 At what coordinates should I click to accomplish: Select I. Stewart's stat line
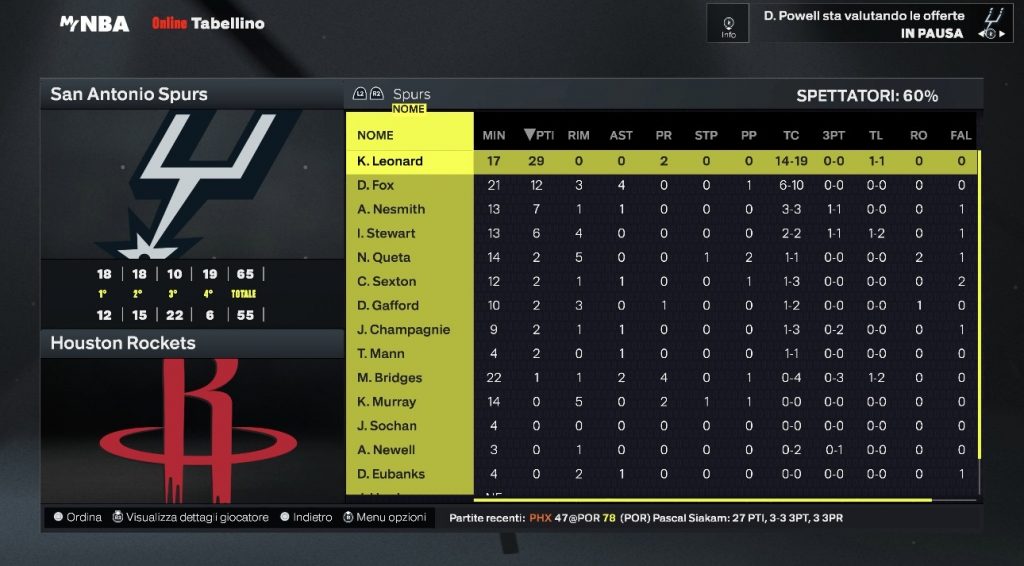coord(386,233)
